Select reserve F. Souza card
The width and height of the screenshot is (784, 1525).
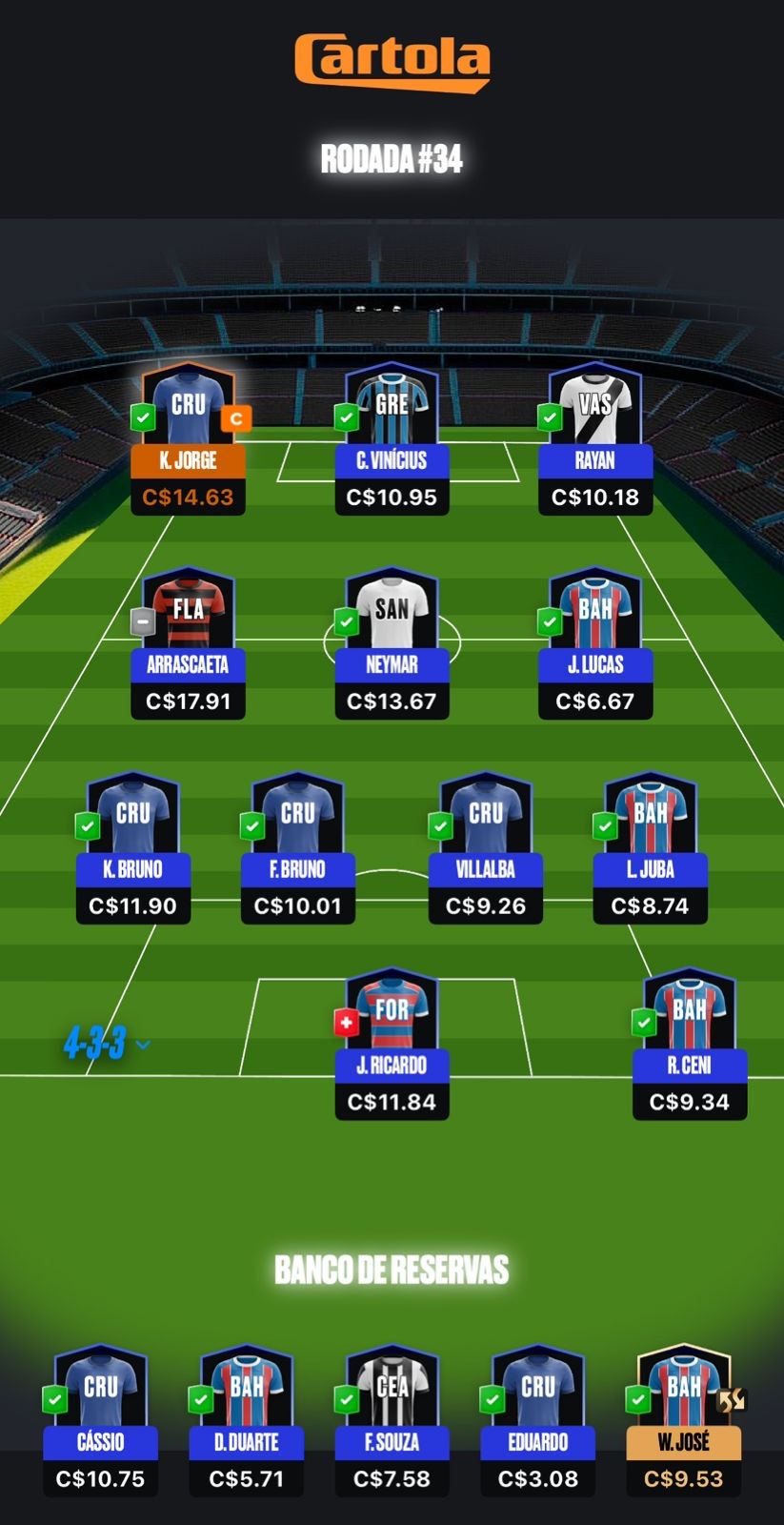coord(392,1420)
